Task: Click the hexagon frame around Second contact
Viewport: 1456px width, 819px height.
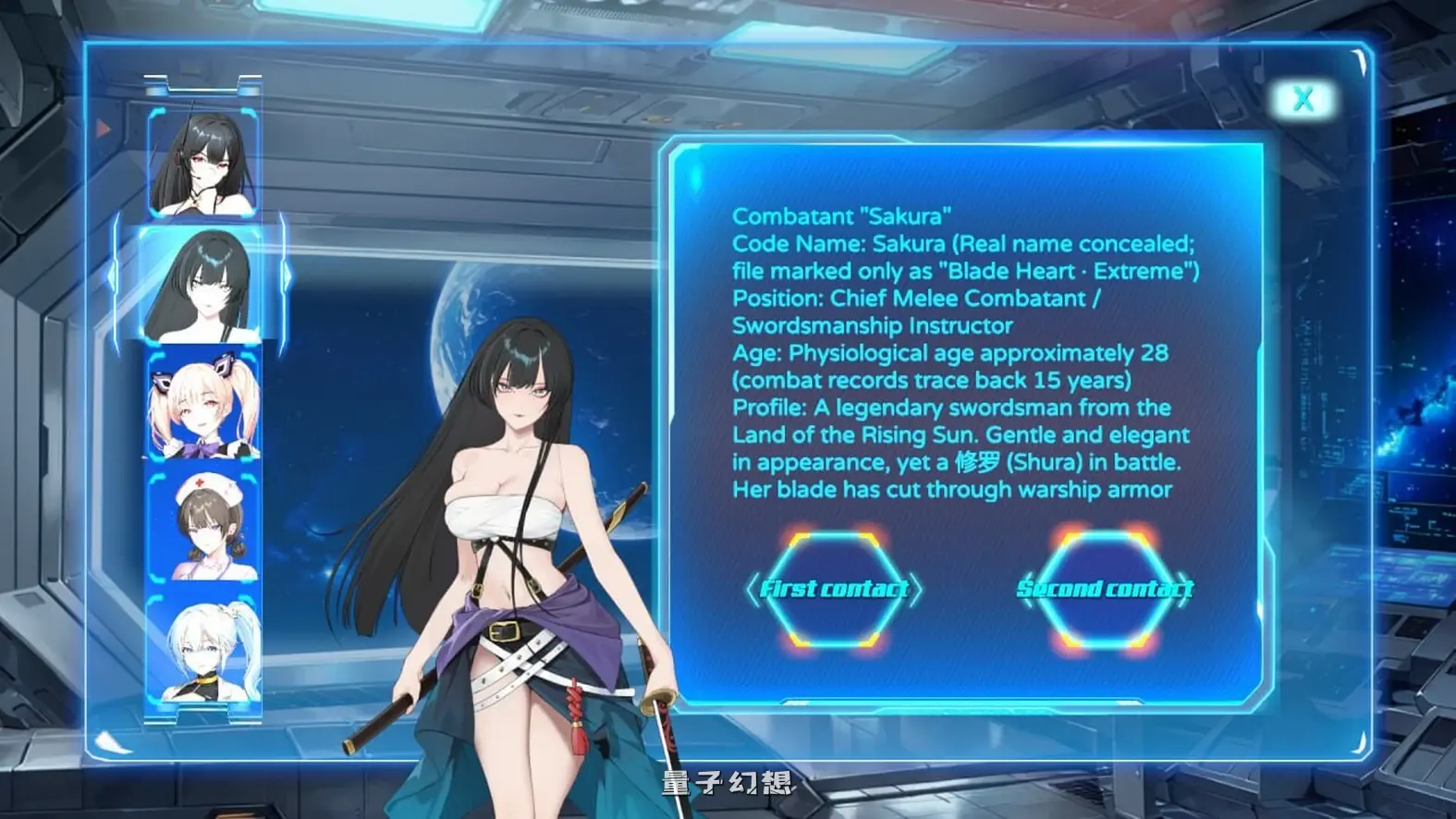Action: pyautogui.click(x=1106, y=589)
